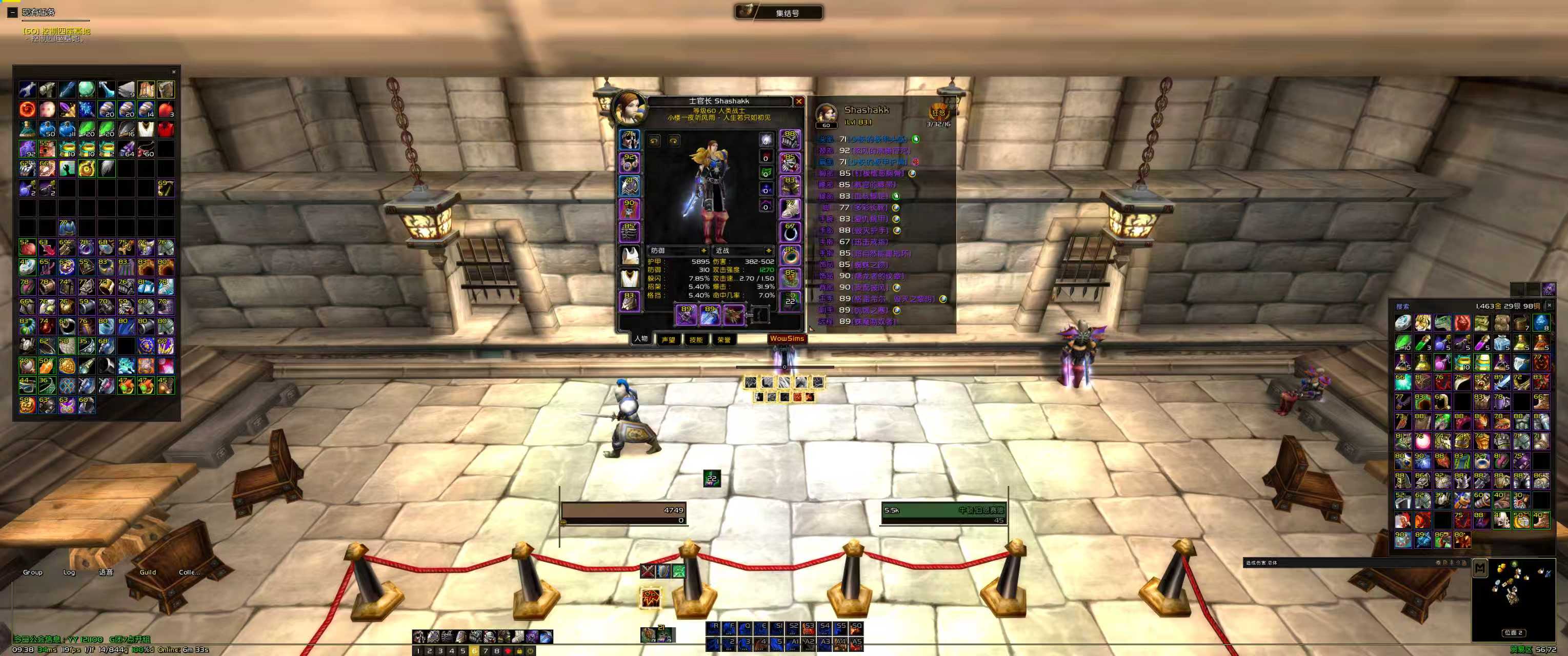Rotate the character model left
The height and width of the screenshot is (656, 1568).
(x=654, y=141)
